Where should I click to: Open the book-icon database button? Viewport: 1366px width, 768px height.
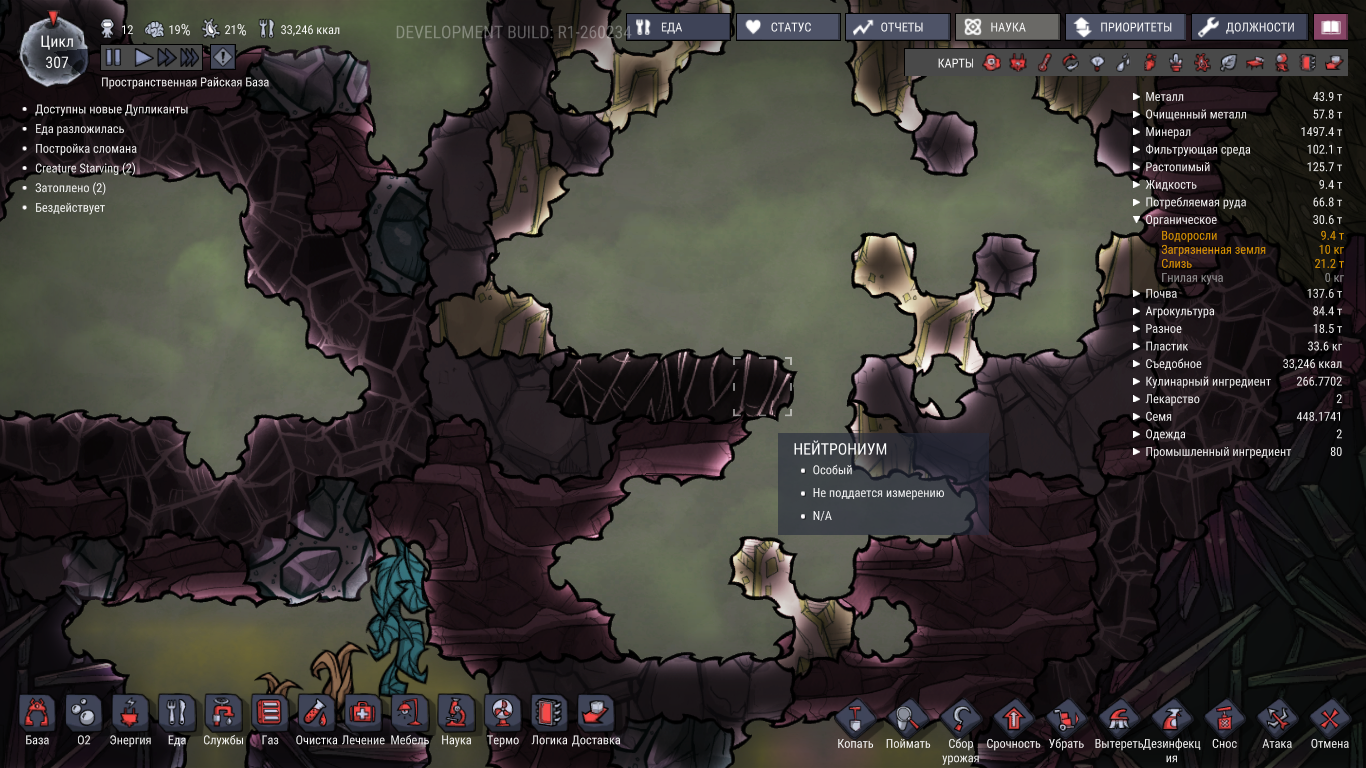click(1330, 27)
